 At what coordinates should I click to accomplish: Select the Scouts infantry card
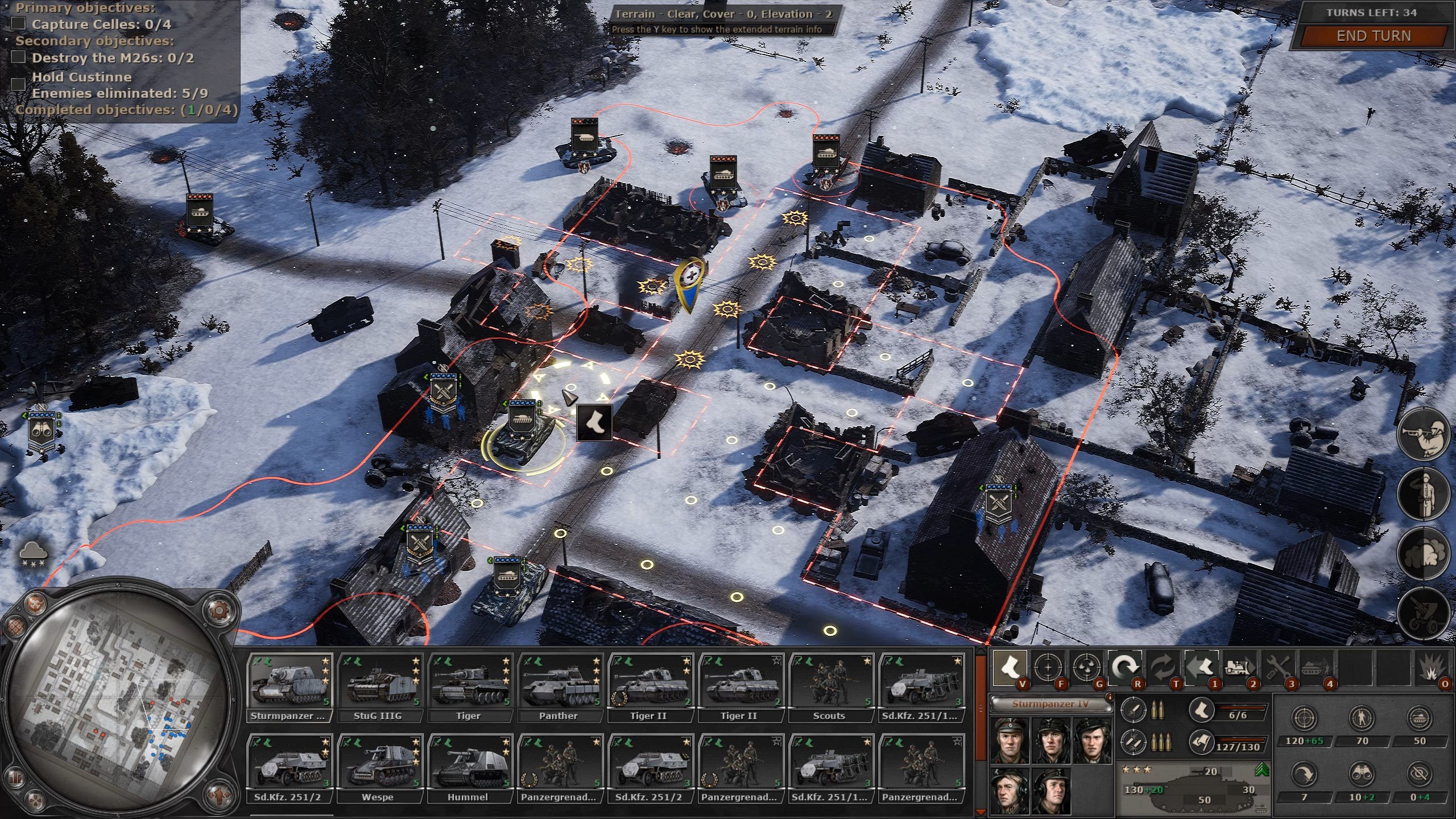(830, 688)
